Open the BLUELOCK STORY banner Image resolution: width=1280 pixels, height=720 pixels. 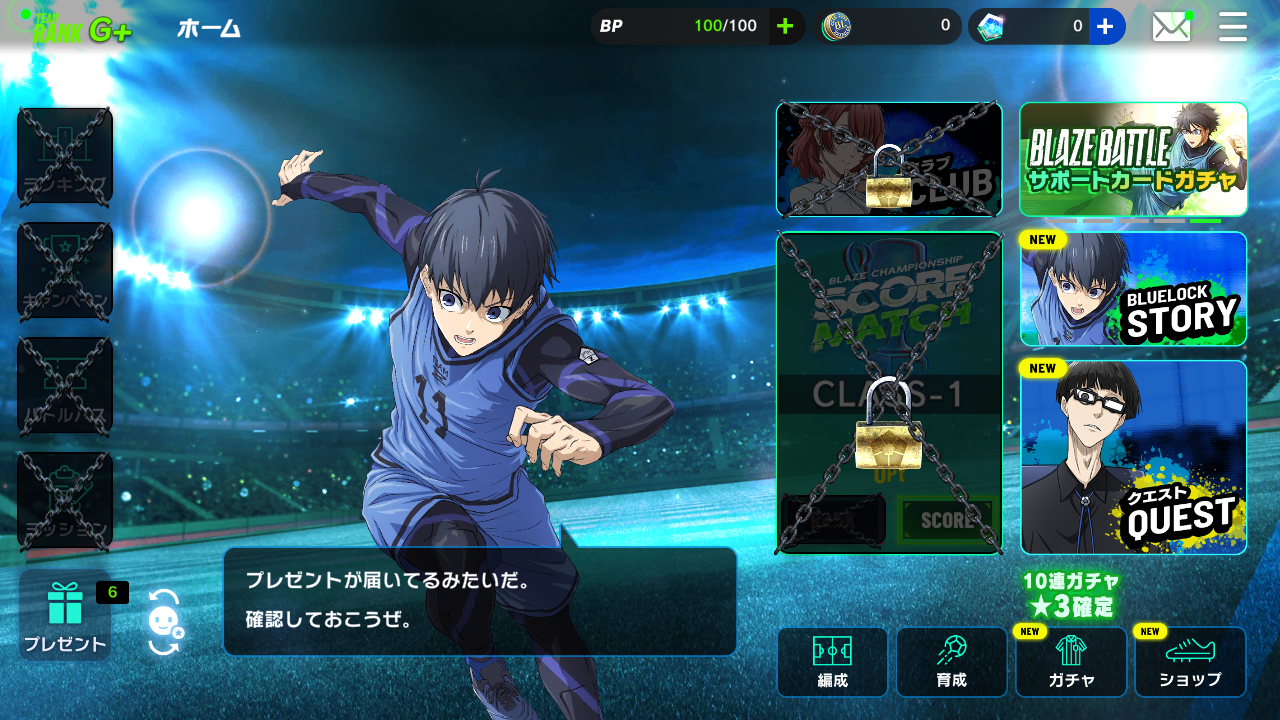(1134, 289)
